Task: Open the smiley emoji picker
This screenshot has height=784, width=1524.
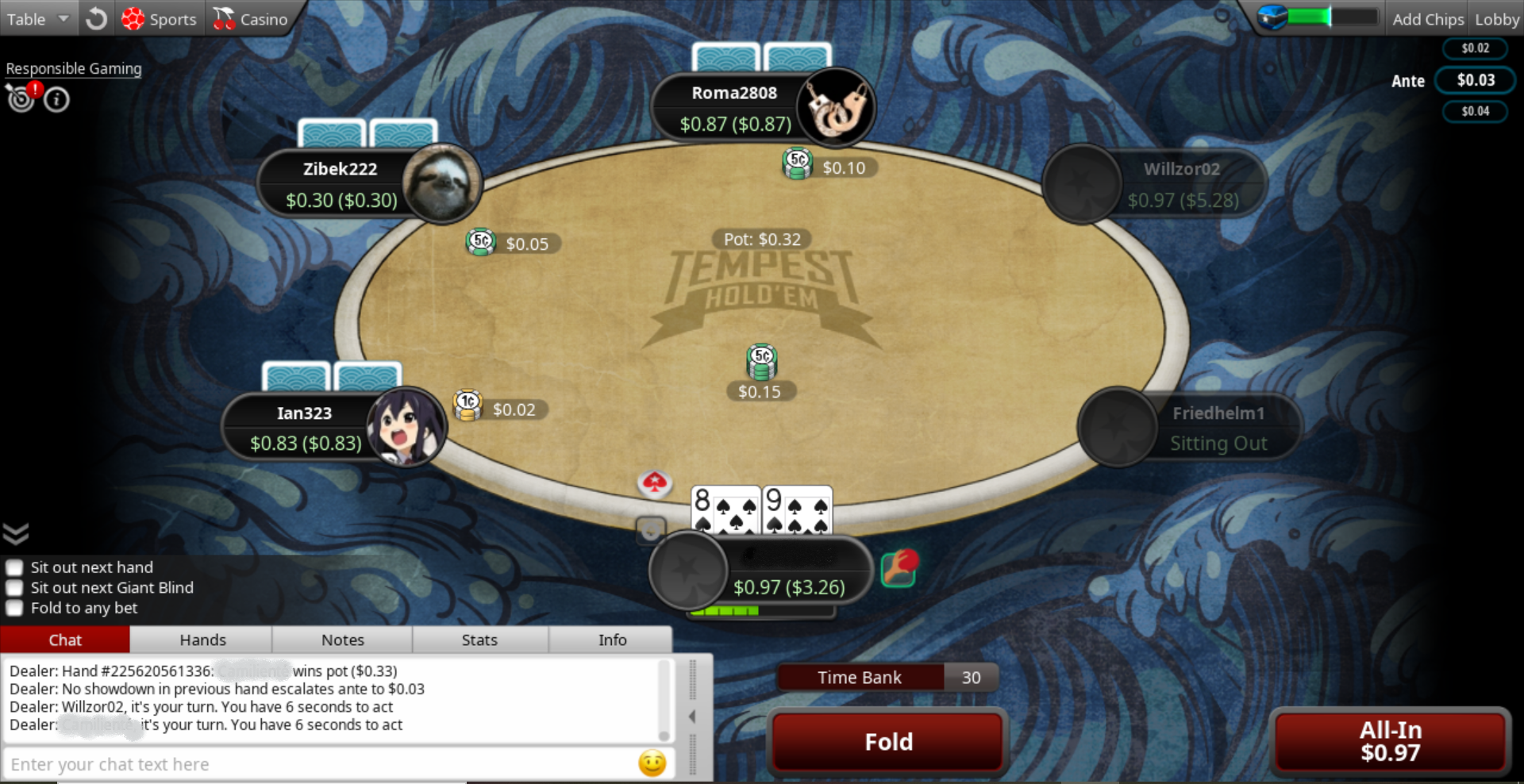Action: tap(652, 763)
